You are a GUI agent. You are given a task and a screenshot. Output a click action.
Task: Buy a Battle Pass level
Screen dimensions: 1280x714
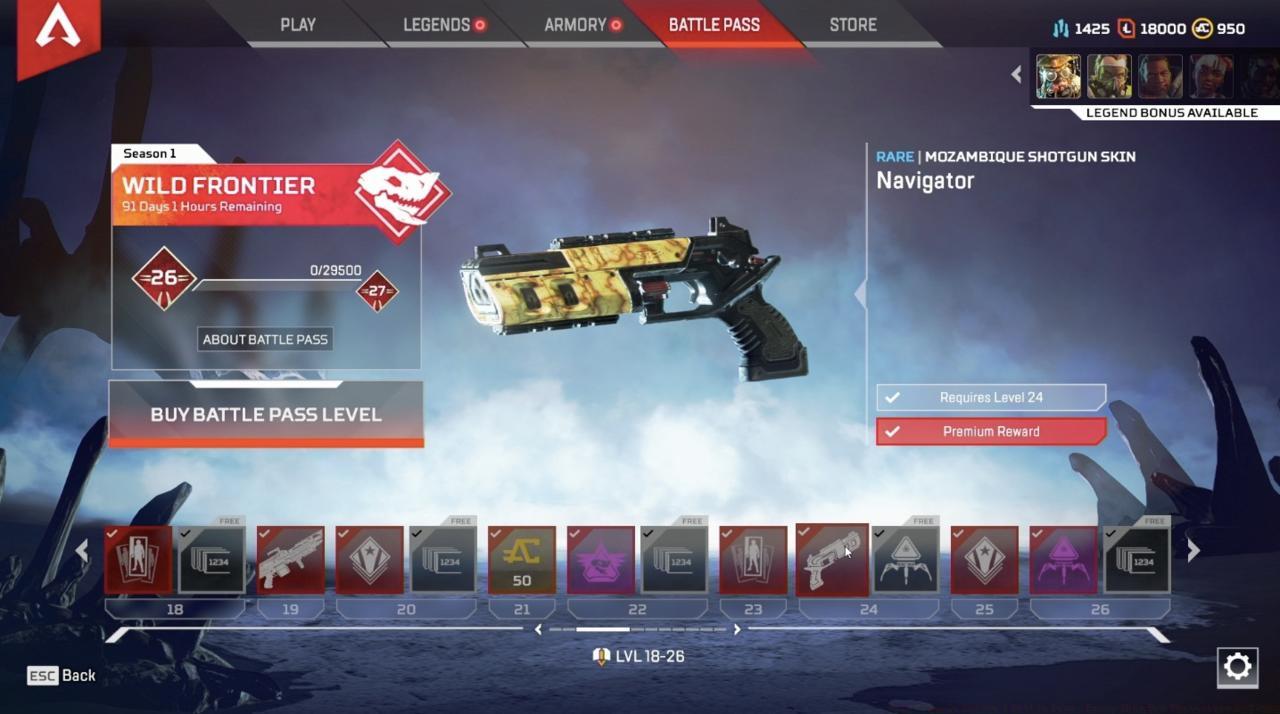(x=266, y=414)
